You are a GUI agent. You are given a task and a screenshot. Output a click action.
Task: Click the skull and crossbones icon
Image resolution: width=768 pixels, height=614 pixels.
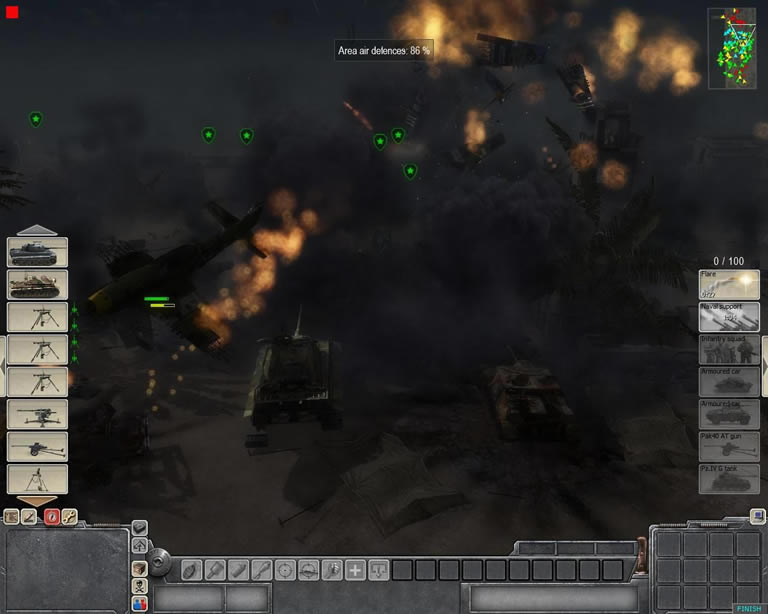140,587
